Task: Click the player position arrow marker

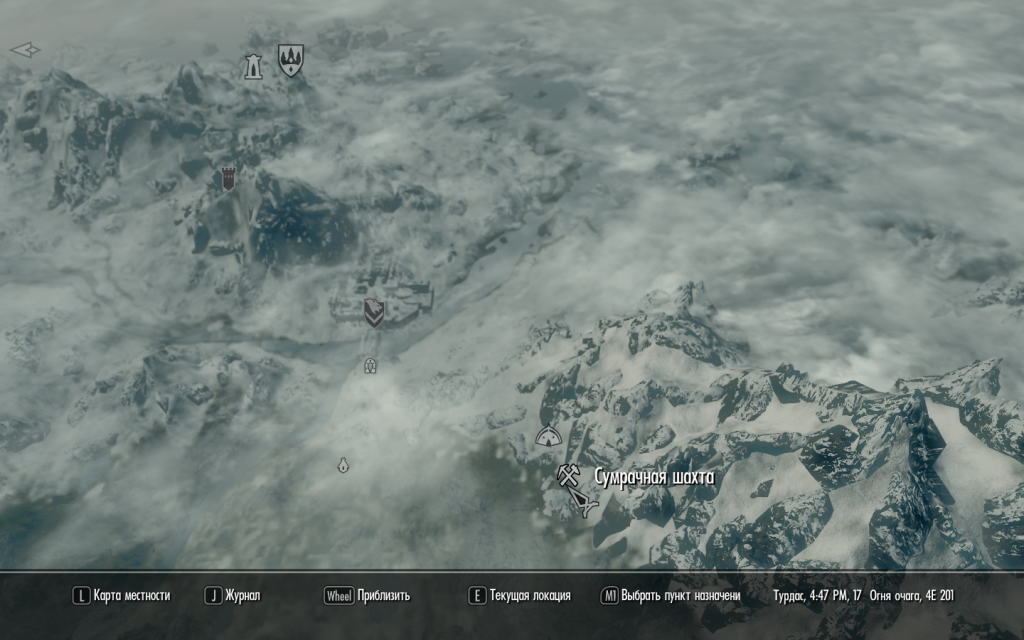Action: tap(583, 506)
